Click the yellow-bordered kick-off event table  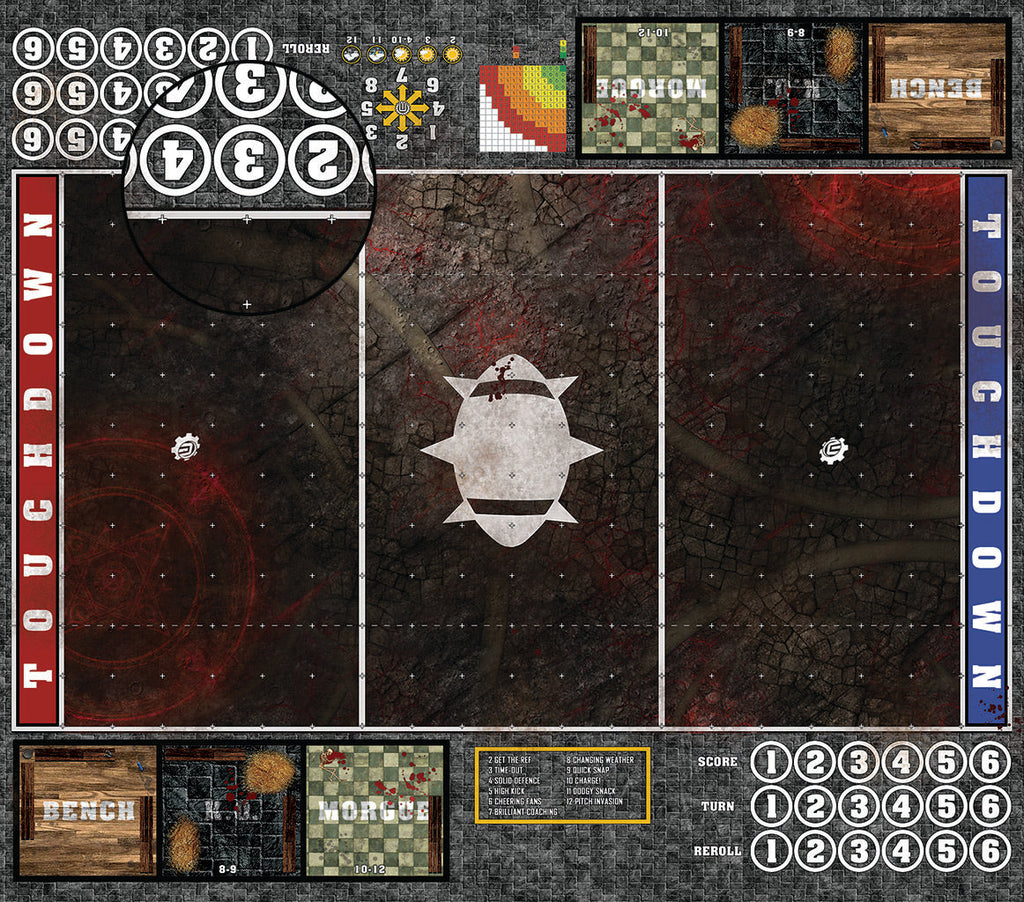[x=562, y=784]
